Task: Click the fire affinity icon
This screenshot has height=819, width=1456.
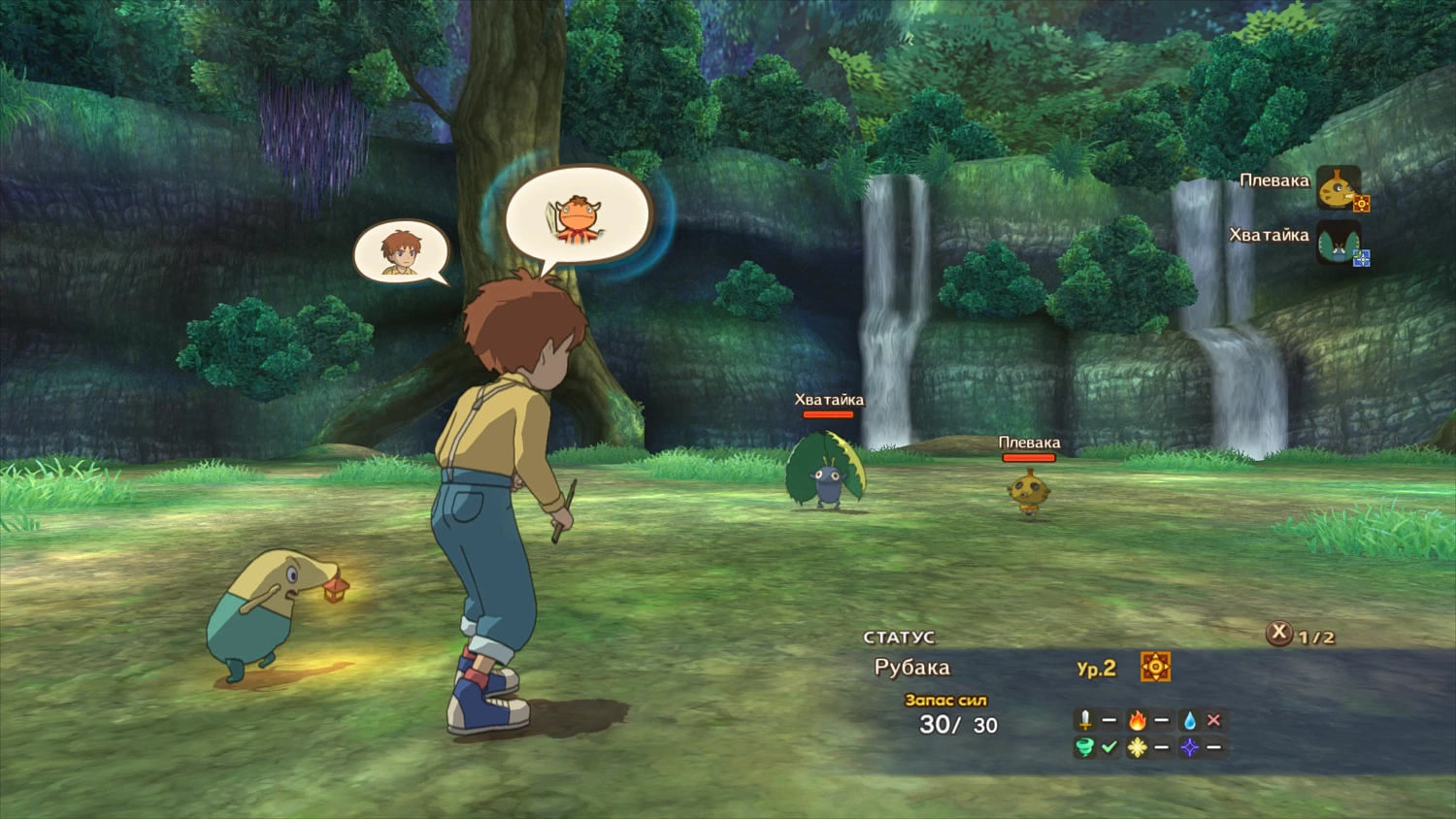Action: click(1138, 720)
